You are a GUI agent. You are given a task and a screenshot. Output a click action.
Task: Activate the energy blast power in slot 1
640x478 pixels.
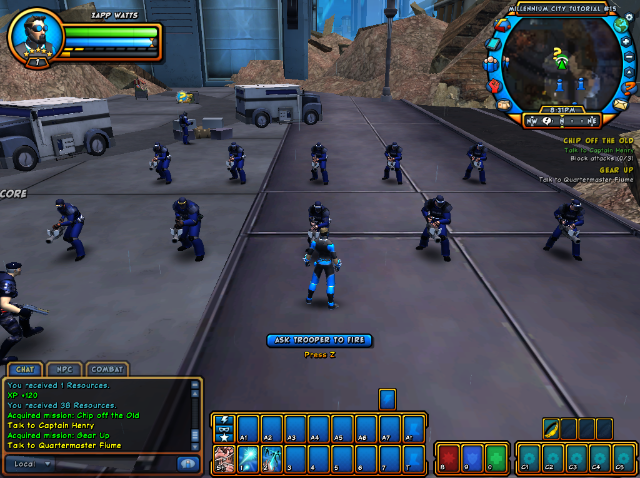click(247, 459)
